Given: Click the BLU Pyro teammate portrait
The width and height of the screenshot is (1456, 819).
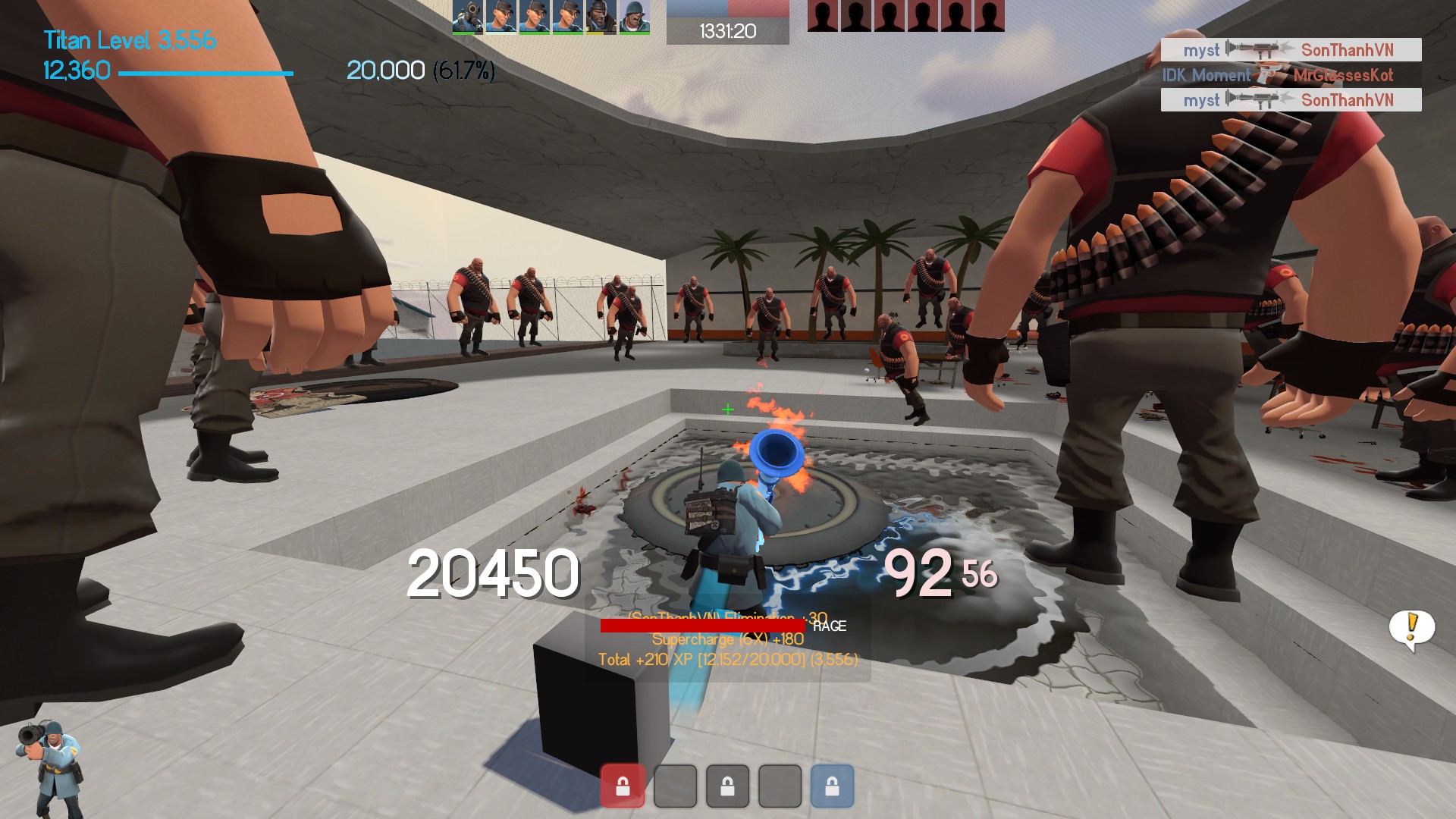Looking at the screenshot, I should (467, 17).
